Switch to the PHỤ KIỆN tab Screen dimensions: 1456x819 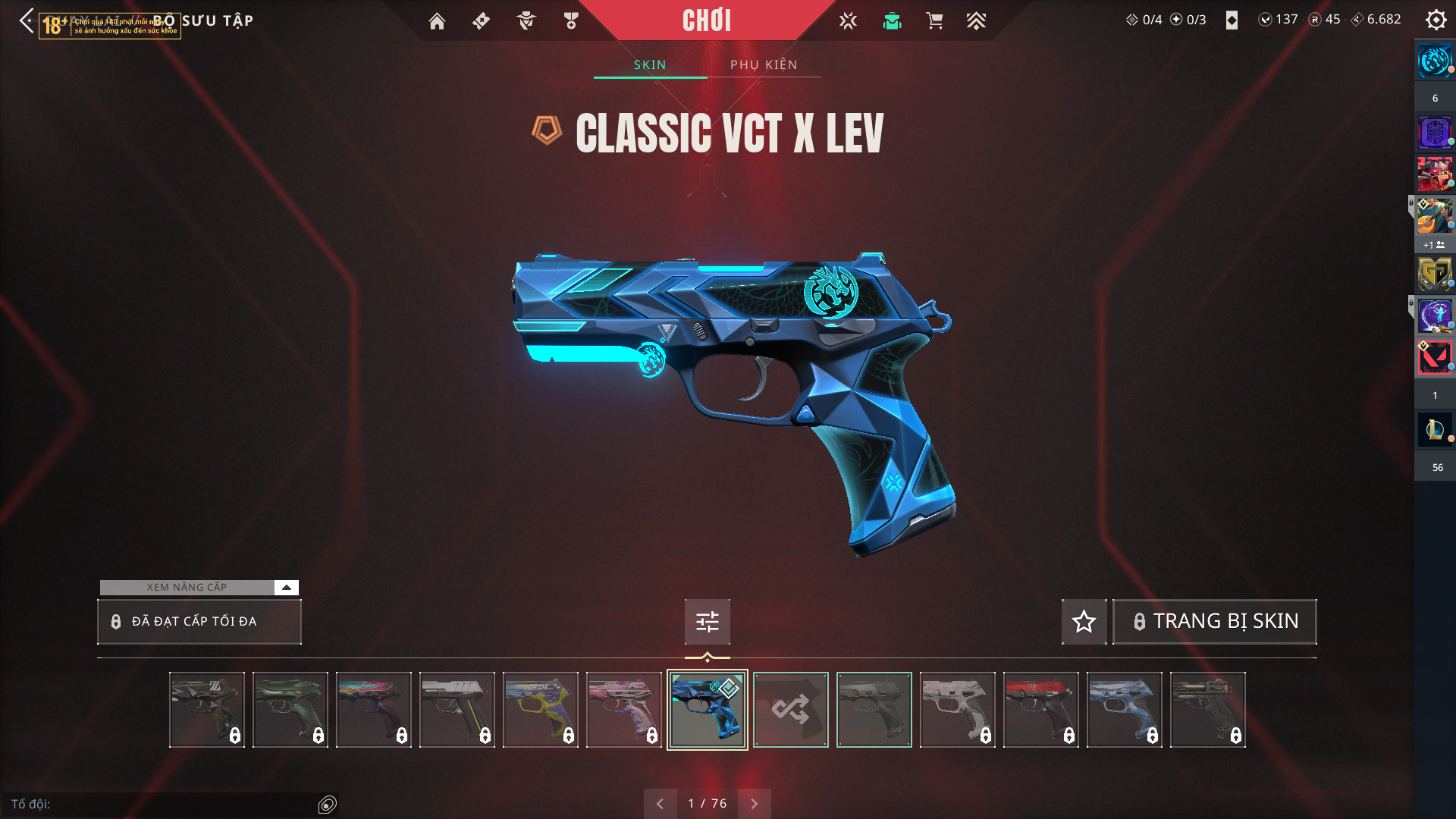[x=764, y=65]
